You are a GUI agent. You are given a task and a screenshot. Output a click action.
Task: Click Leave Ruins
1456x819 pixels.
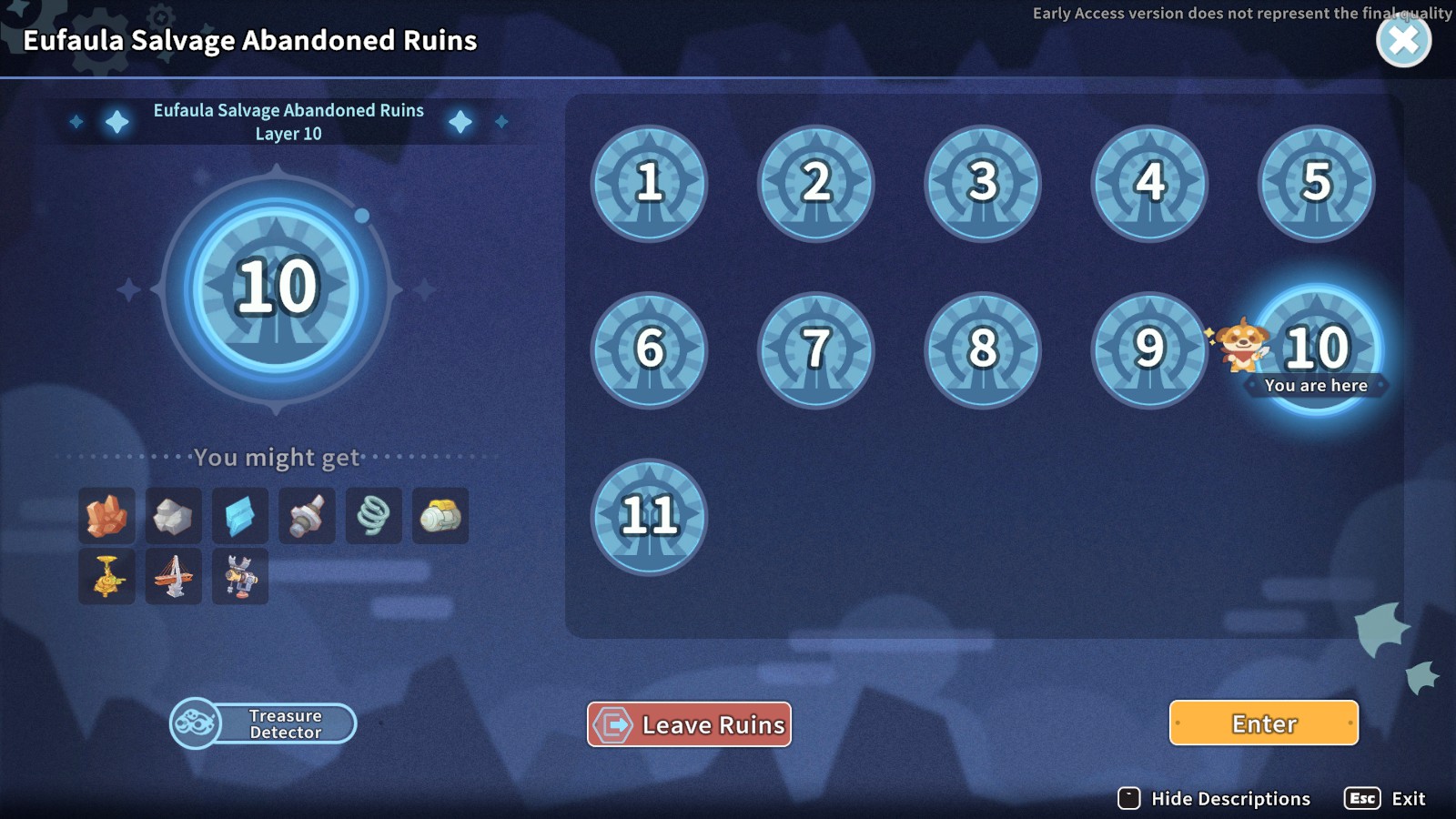(689, 724)
